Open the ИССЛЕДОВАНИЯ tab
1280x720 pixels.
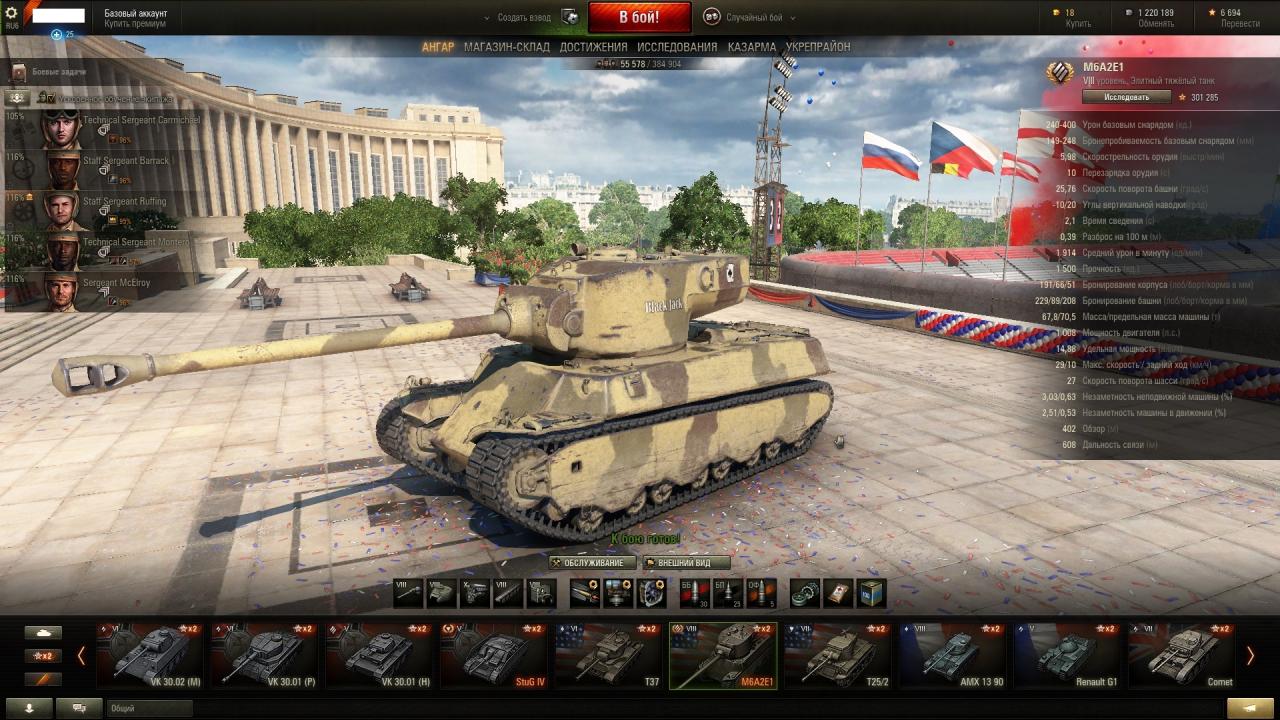click(x=677, y=47)
